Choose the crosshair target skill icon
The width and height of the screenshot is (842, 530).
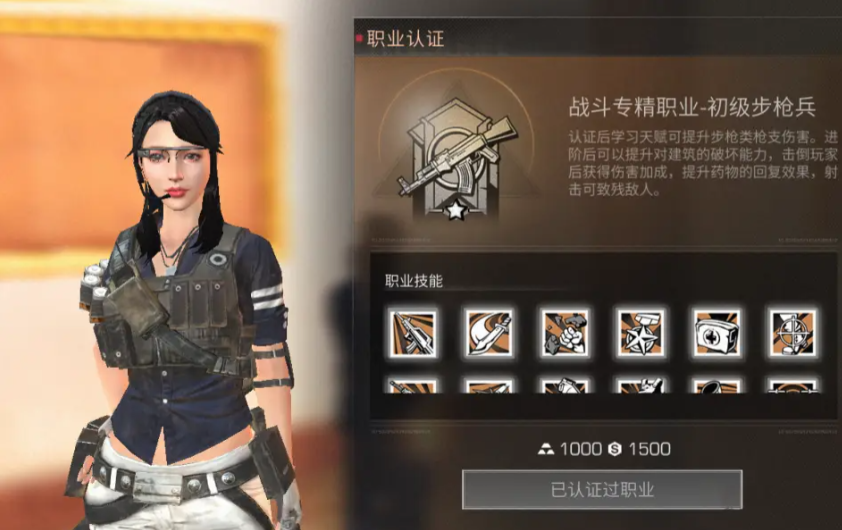point(792,333)
